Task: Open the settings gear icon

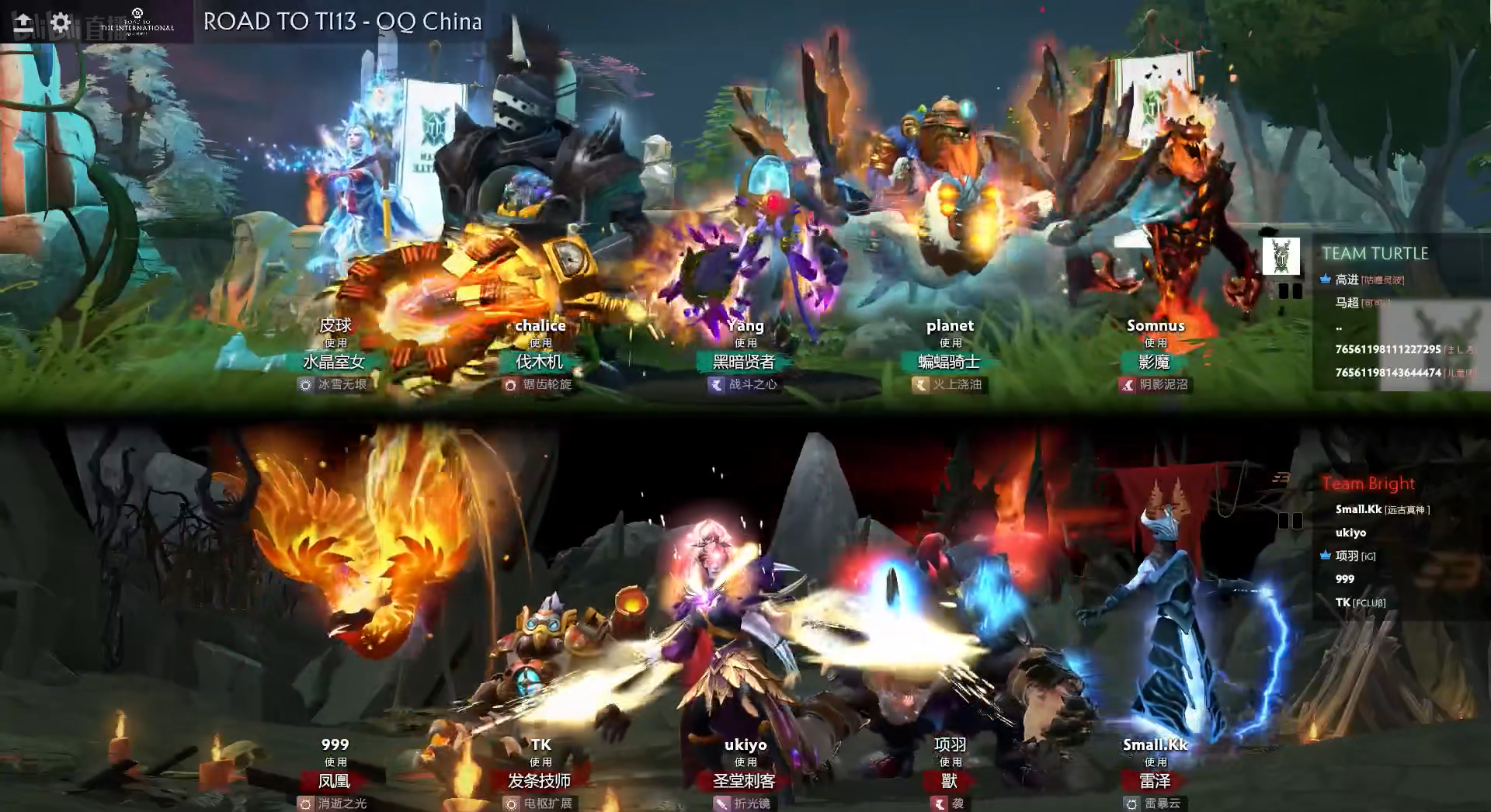Action: pyautogui.click(x=59, y=23)
